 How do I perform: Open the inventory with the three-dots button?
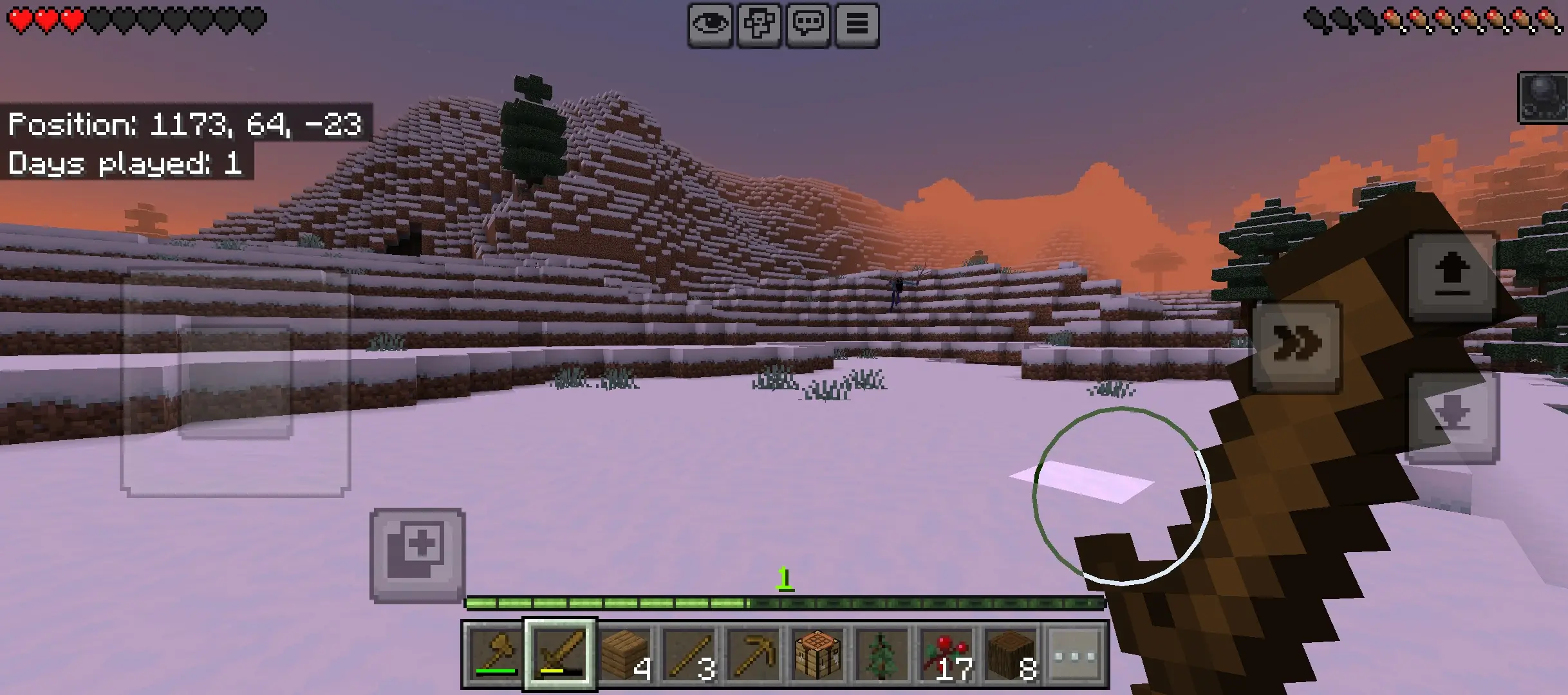point(1076,654)
